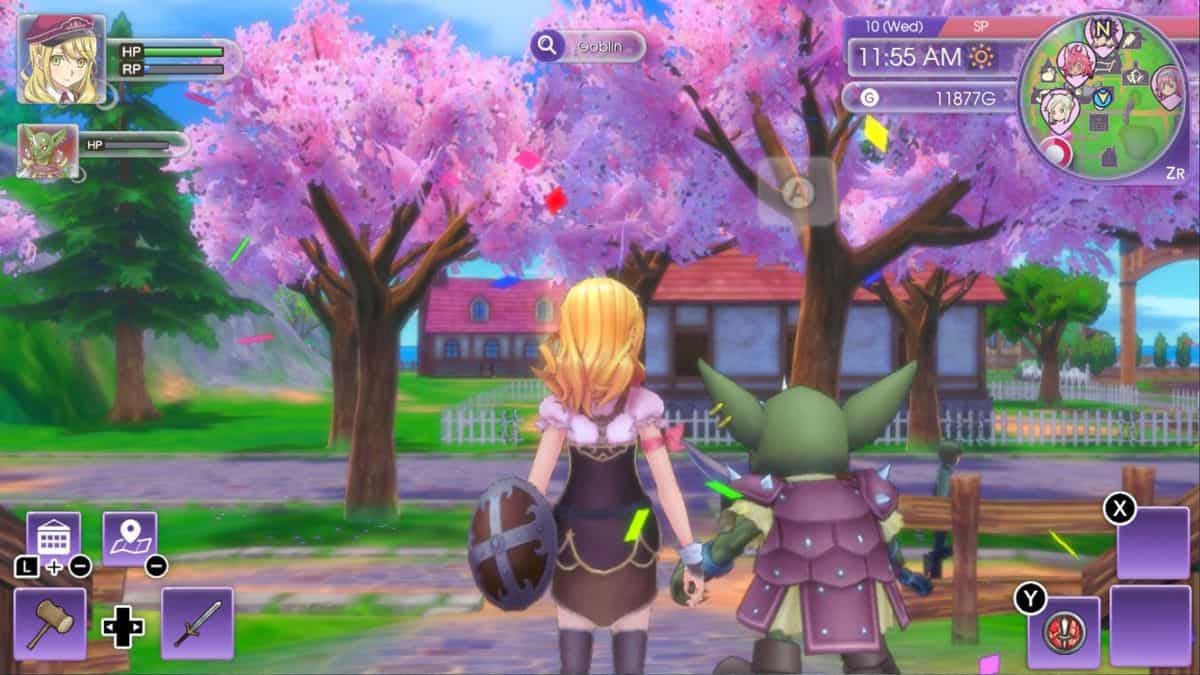Click the goblin companion portrait
Viewport: 1200px width, 675px height.
click(x=47, y=151)
